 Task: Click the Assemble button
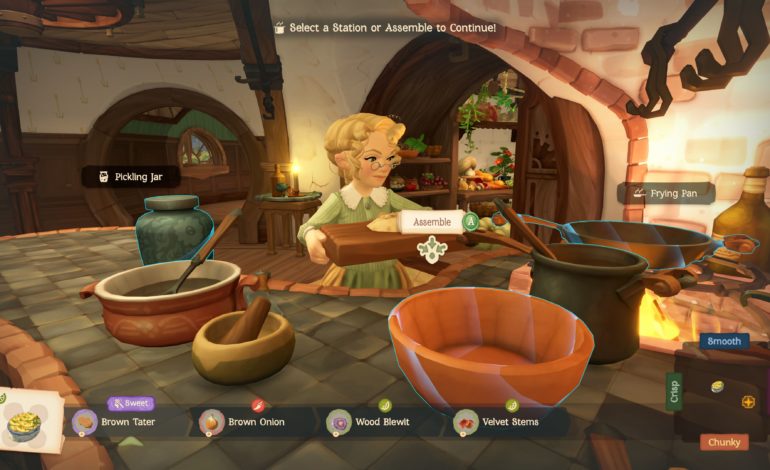pyautogui.click(x=431, y=223)
